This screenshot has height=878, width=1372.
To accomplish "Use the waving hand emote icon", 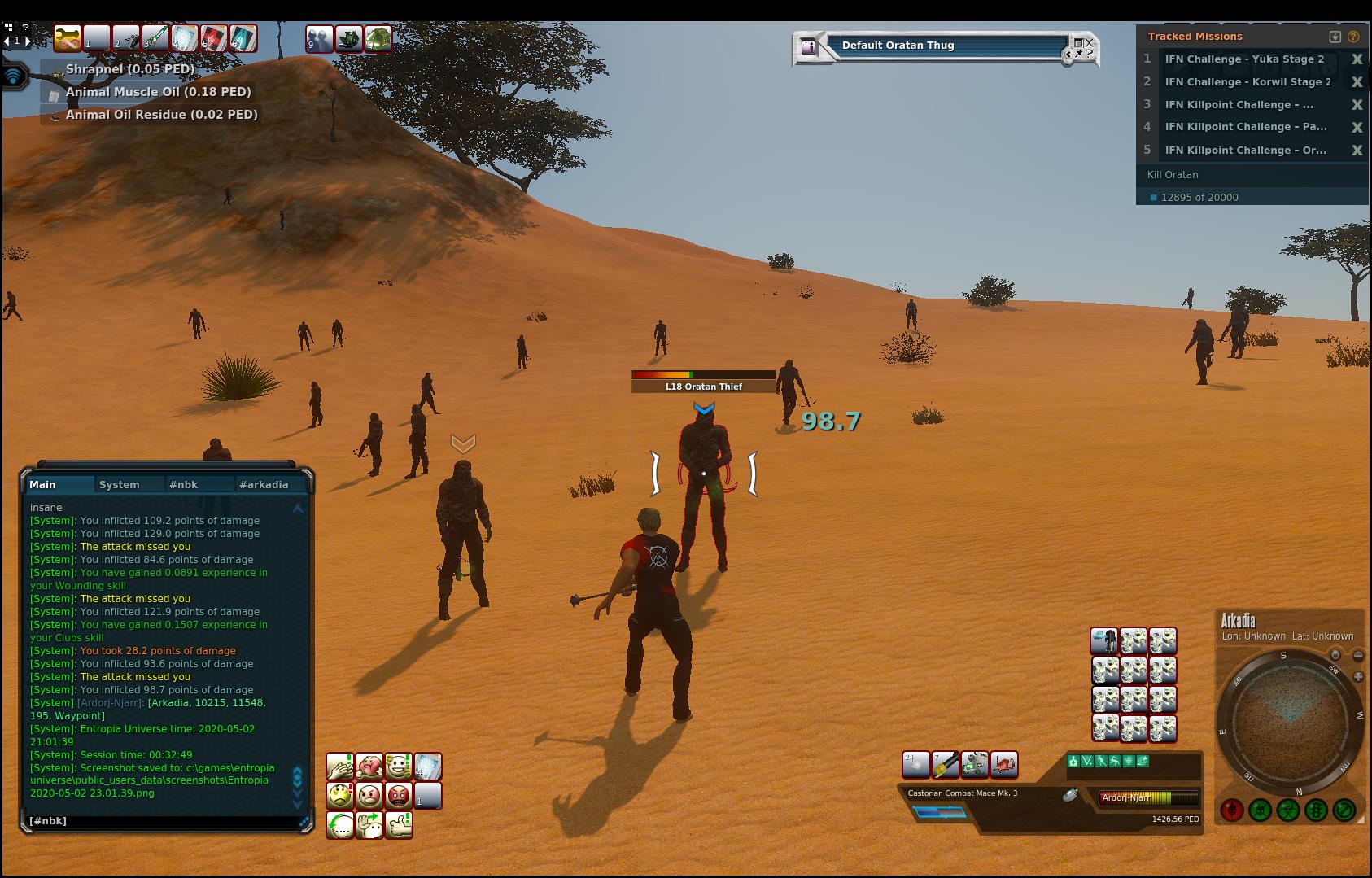I will tap(369, 824).
